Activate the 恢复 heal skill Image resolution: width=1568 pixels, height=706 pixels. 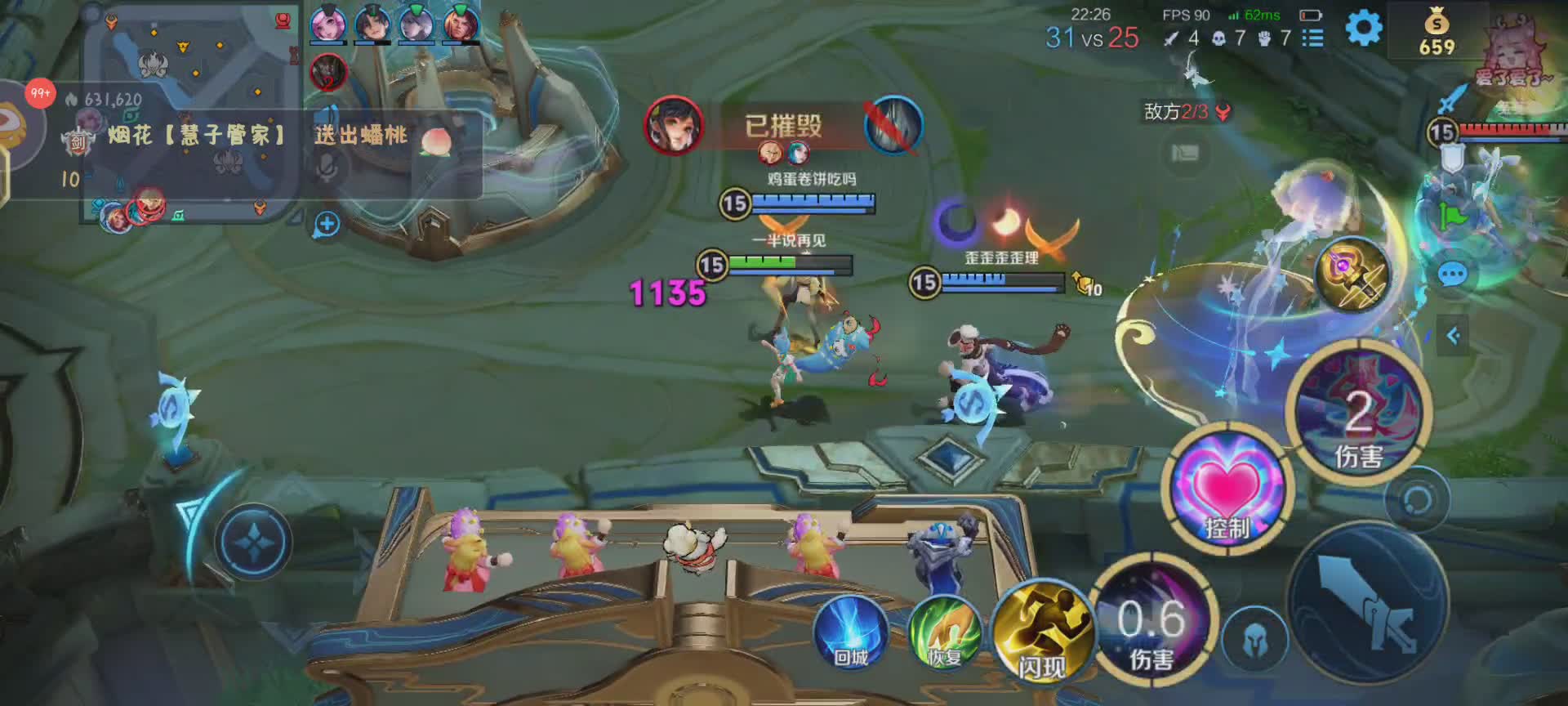[x=945, y=633]
